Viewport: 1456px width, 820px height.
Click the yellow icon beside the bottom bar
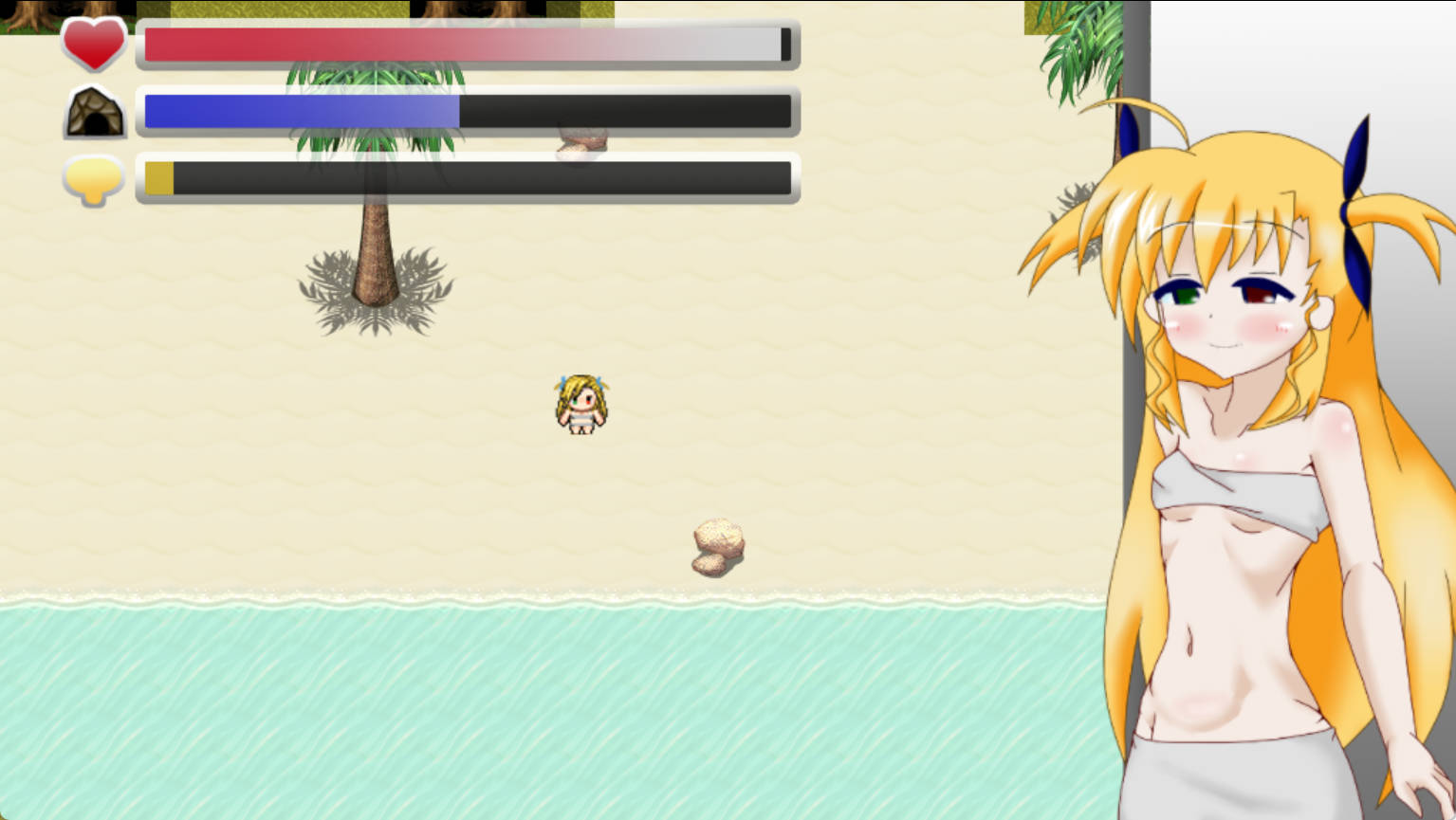click(x=93, y=179)
